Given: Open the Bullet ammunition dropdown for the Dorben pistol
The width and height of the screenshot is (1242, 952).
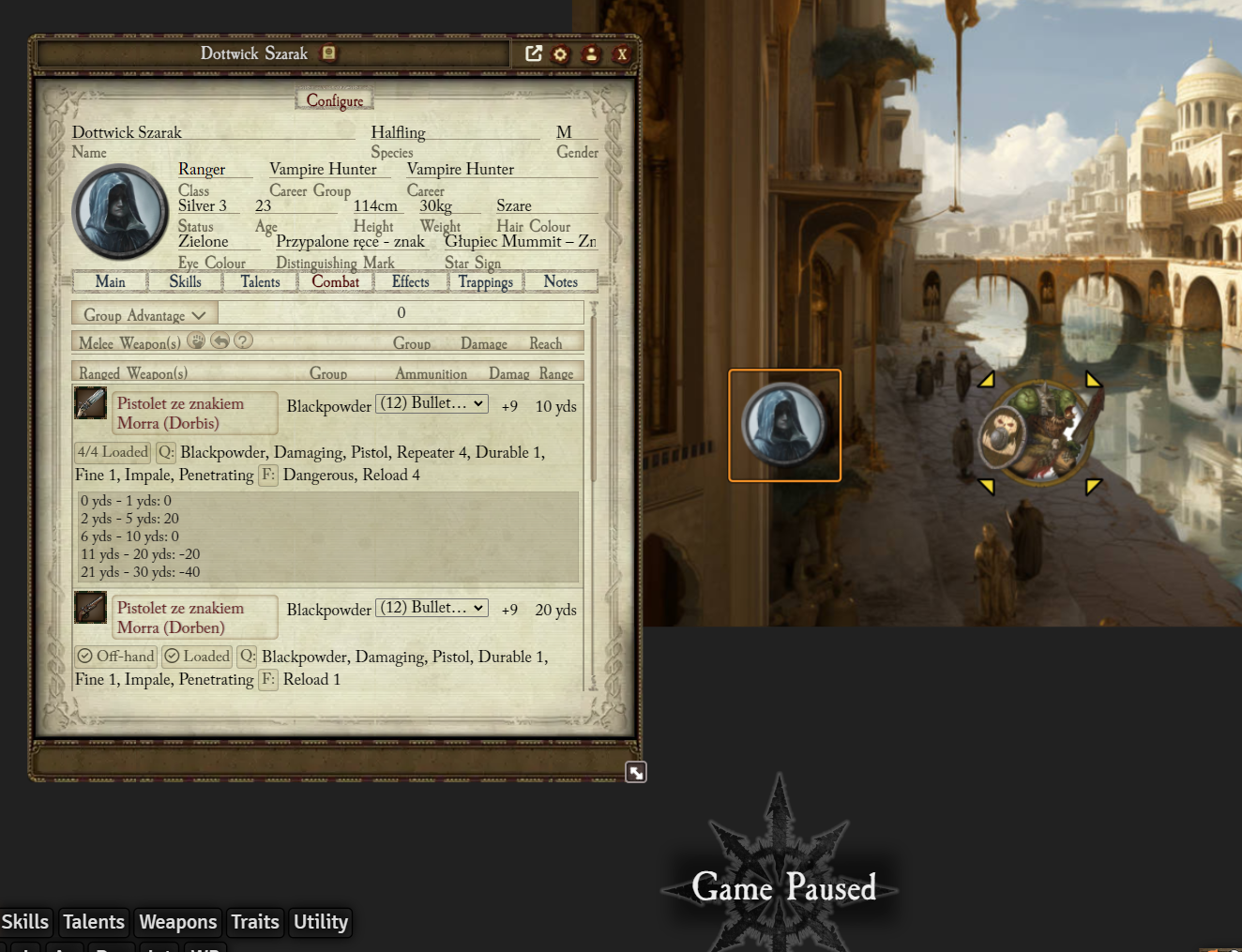Looking at the screenshot, I should coord(432,607).
